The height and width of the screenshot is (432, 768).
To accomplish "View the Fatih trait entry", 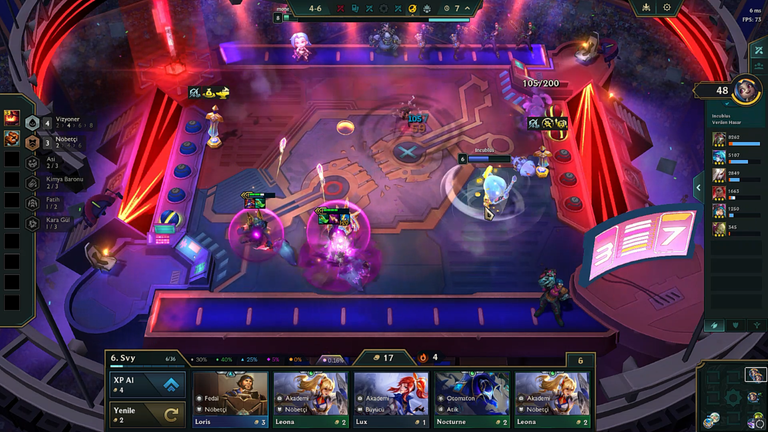I will [52, 203].
